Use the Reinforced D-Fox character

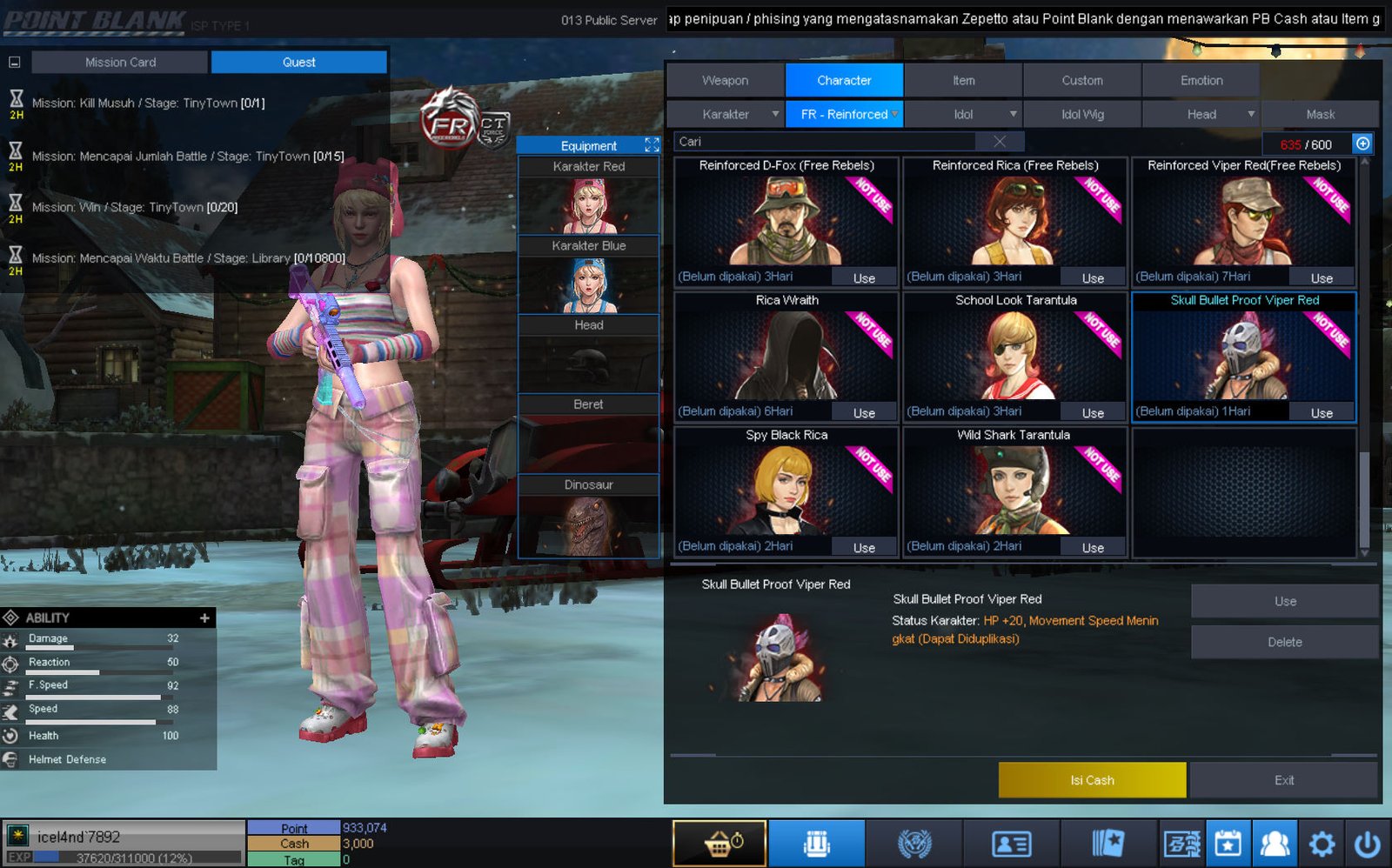[864, 278]
